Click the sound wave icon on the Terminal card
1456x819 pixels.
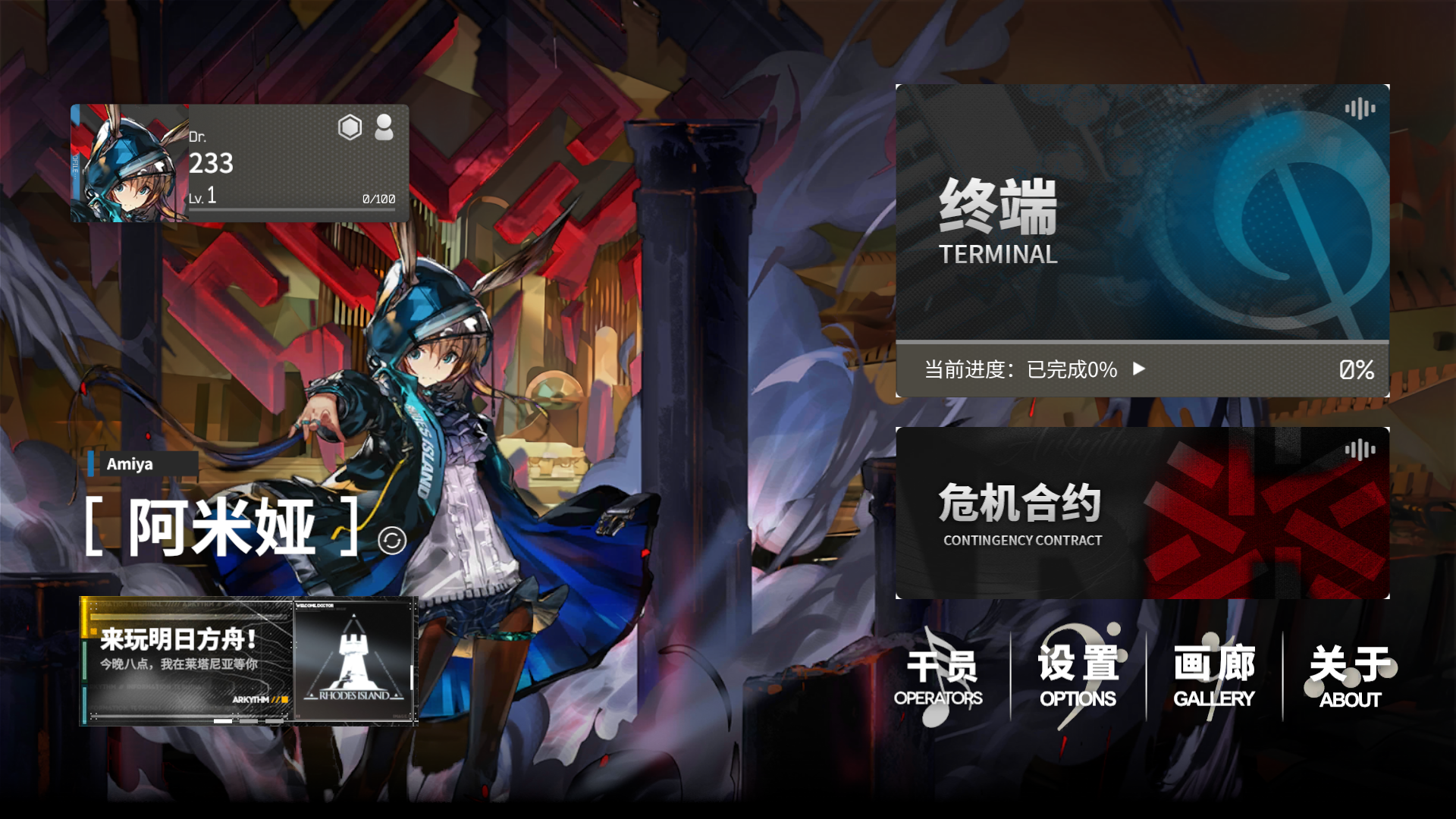click(x=1361, y=109)
